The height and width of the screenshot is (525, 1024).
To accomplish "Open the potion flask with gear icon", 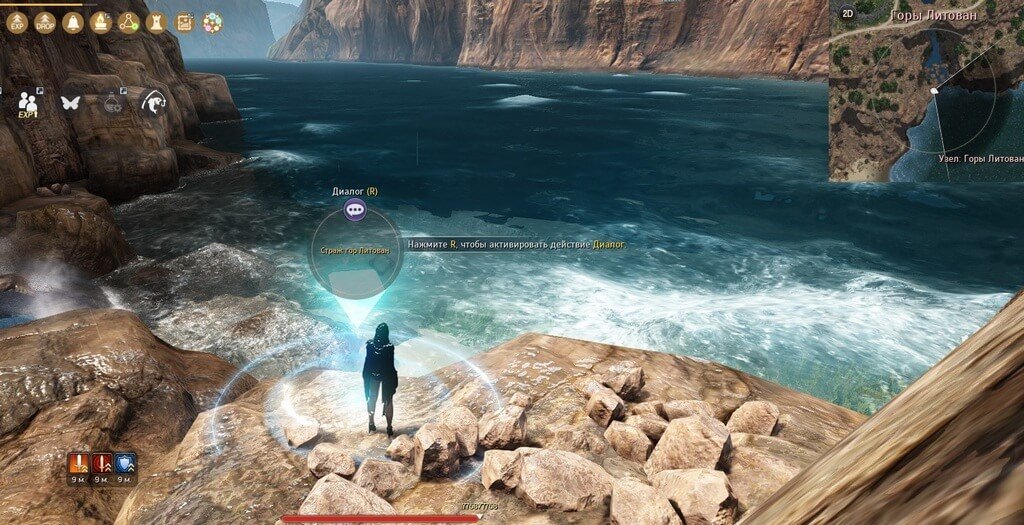I will pos(113,101).
